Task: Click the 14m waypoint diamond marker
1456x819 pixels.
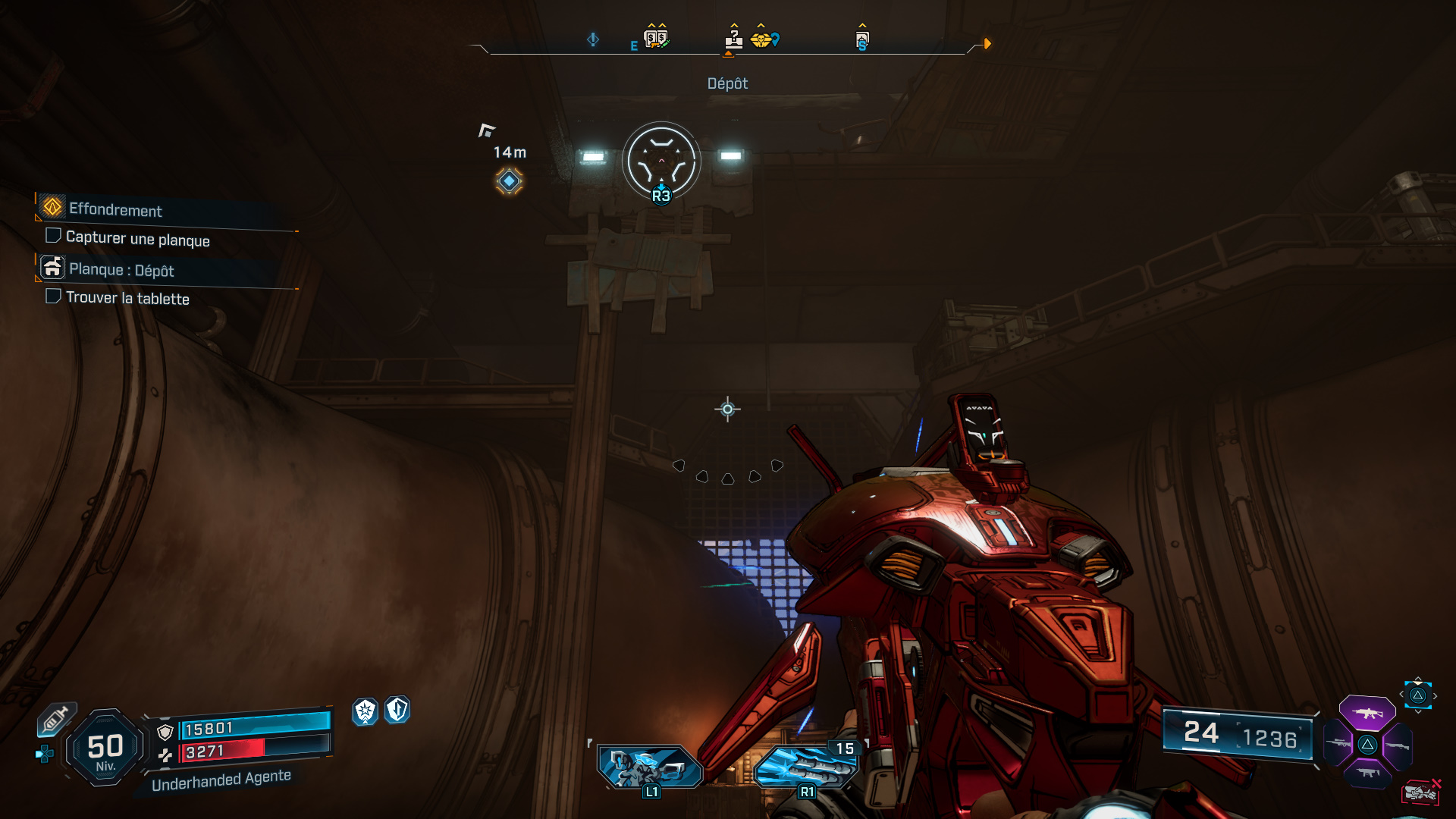Action: pos(510,180)
